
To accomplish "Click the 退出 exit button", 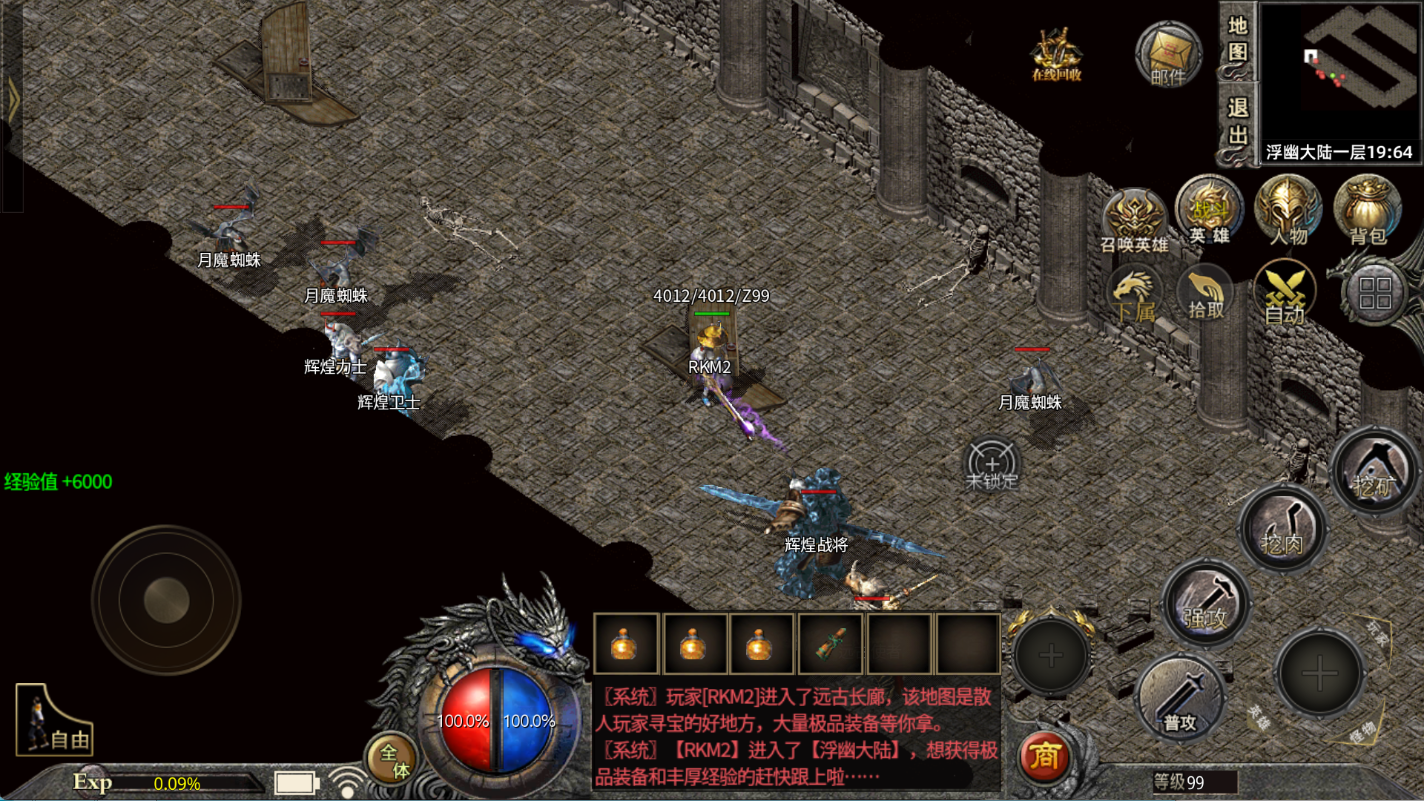I will click(1238, 122).
